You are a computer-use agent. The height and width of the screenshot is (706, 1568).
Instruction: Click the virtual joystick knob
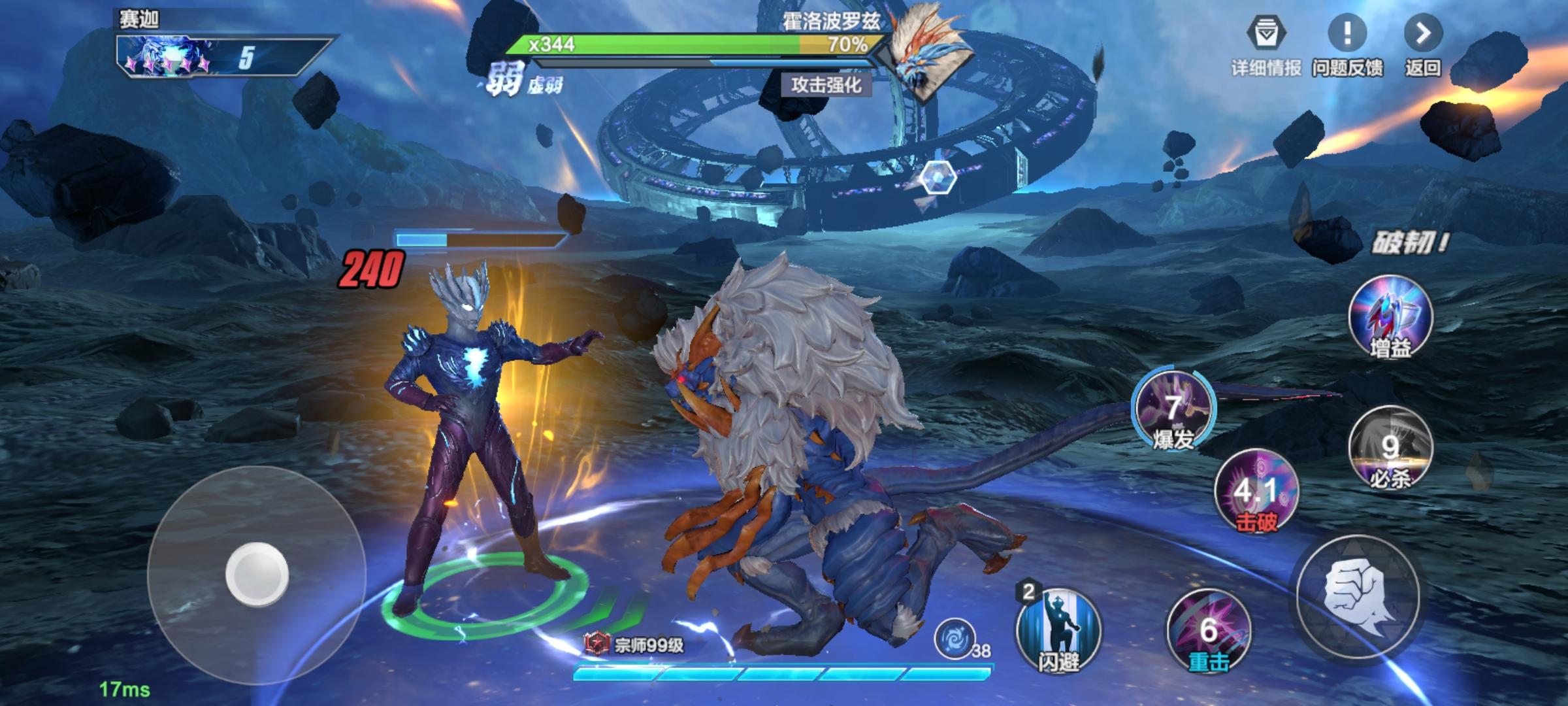[x=257, y=574]
